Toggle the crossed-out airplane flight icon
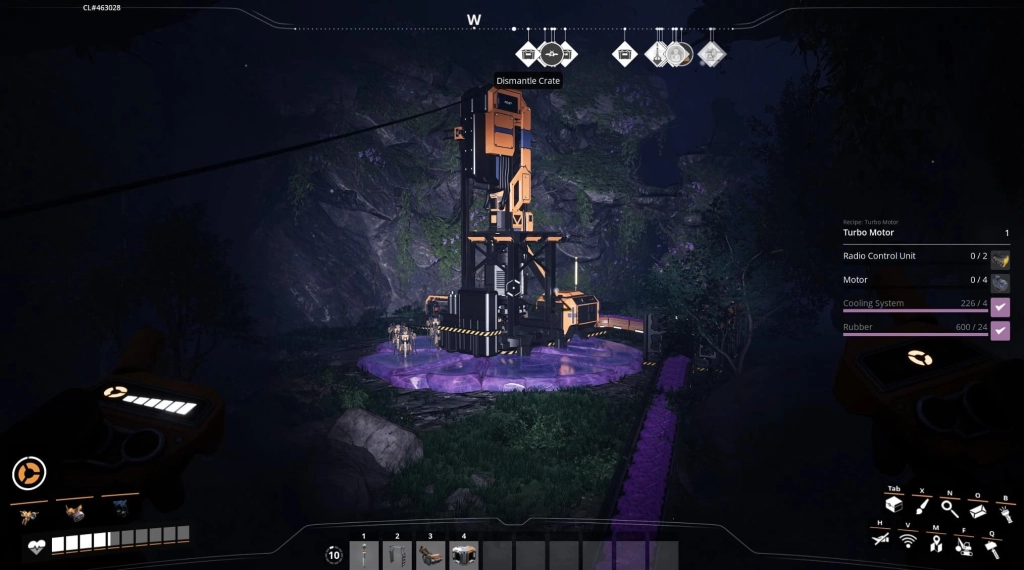1024x570 pixels. point(881,540)
